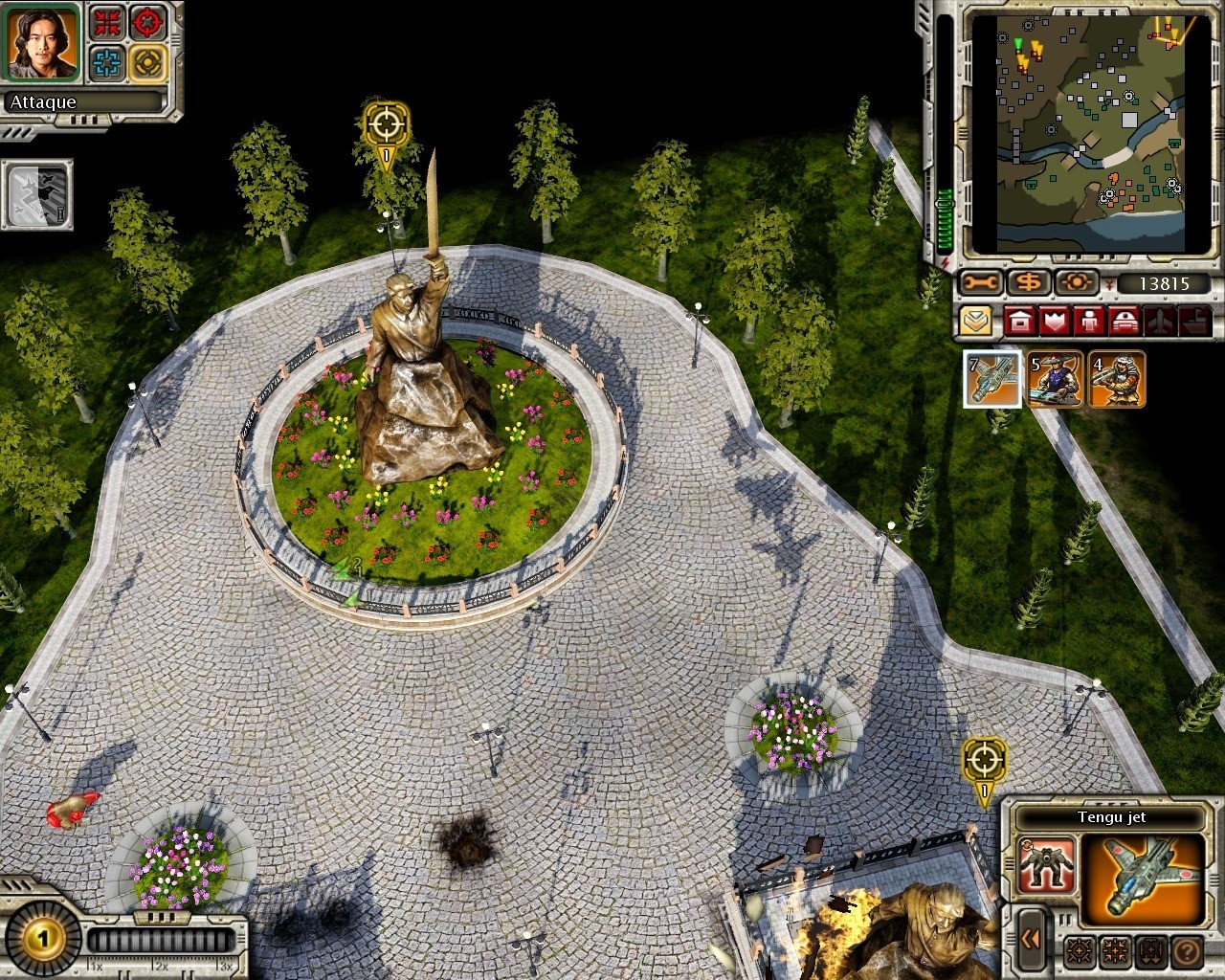The image size is (1225, 980).
Task: Open the power management icon
Action: pos(1076,280)
